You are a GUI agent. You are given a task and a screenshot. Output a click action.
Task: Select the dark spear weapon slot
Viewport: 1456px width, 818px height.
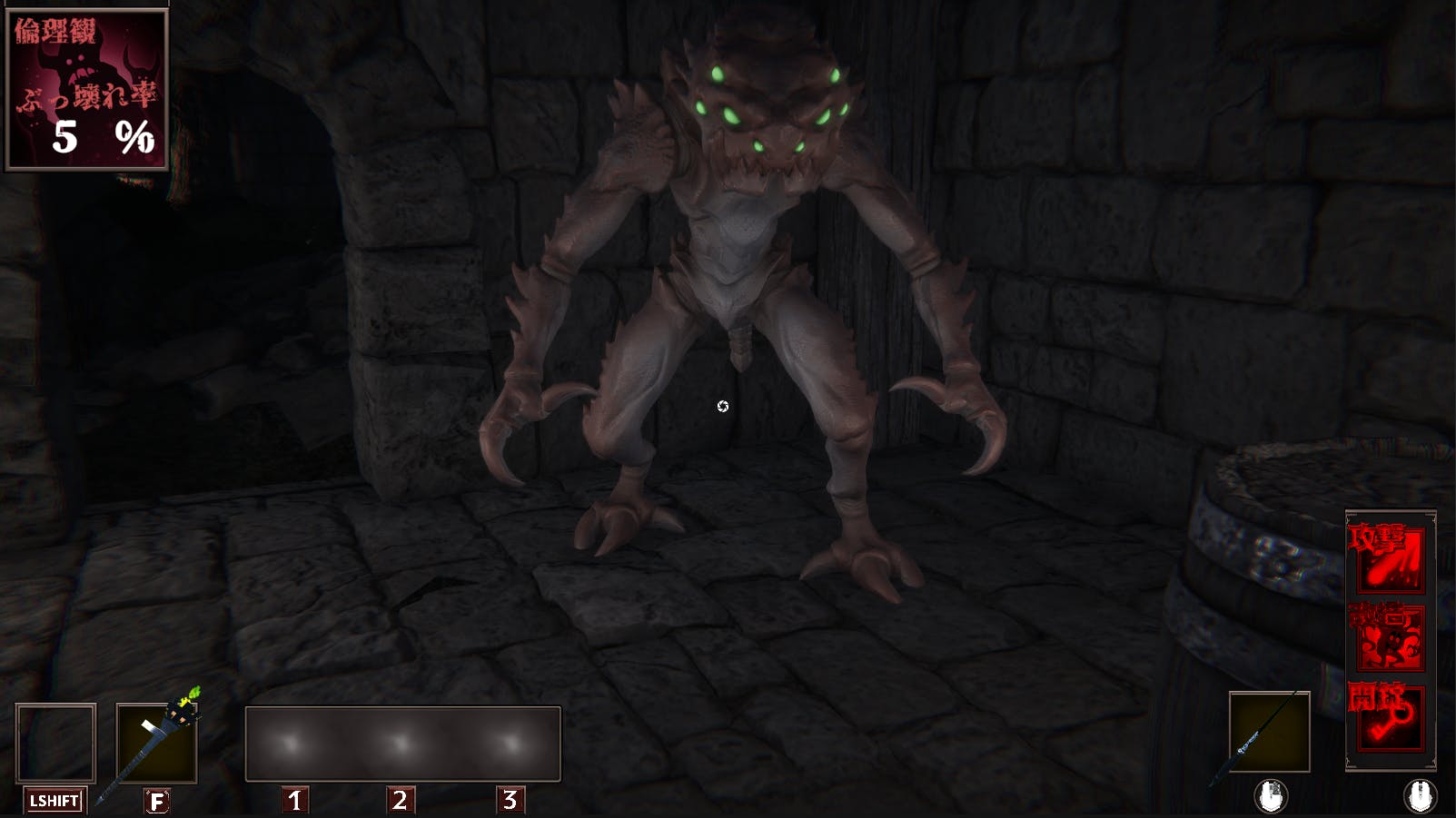click(1269, 732)
